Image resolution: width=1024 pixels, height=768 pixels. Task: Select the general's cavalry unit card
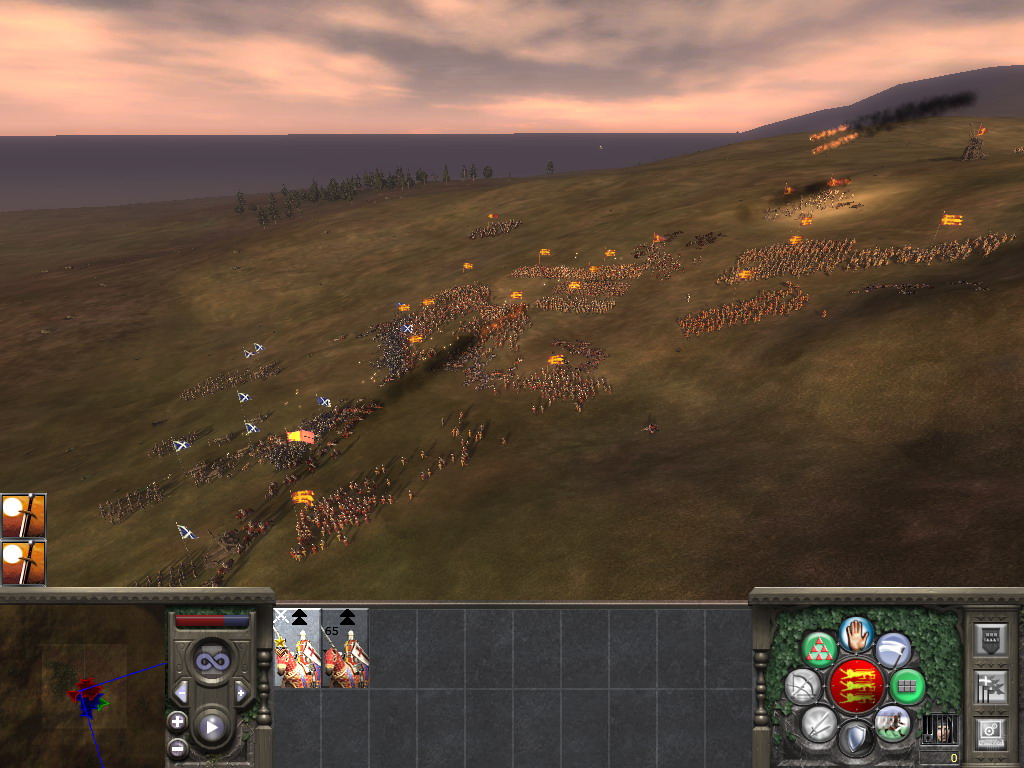[297, 648]
